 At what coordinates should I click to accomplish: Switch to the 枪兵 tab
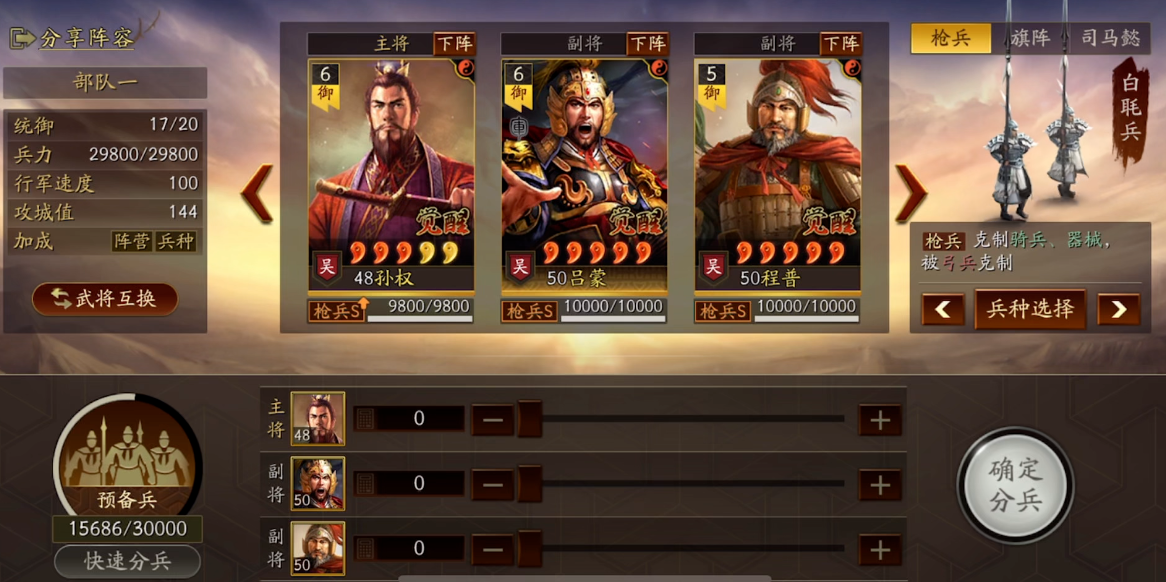pos(950,38)
